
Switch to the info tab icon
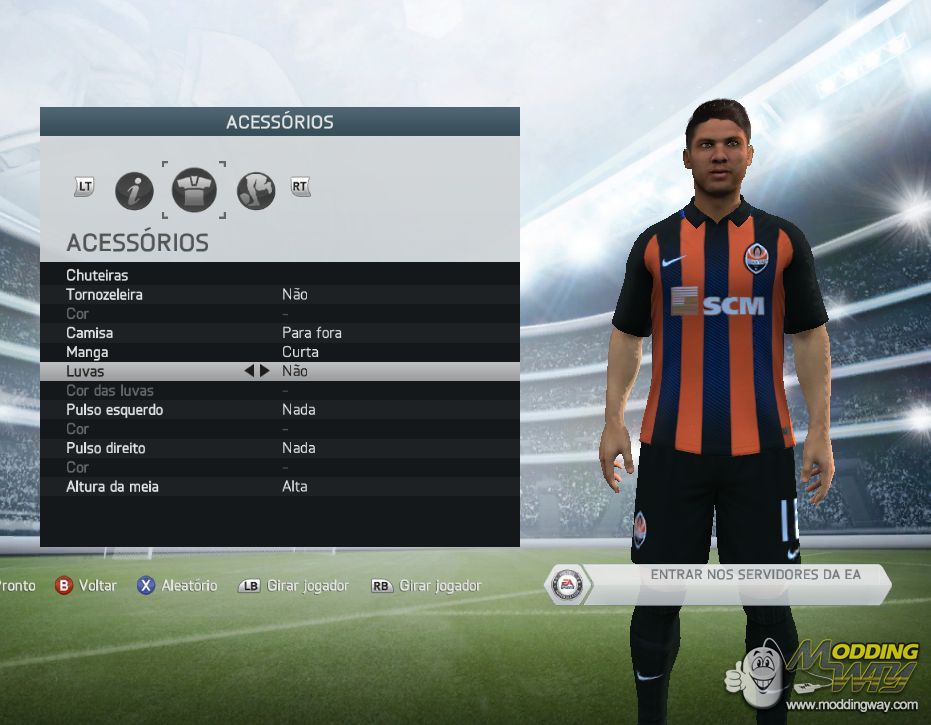tap(134, 190)
